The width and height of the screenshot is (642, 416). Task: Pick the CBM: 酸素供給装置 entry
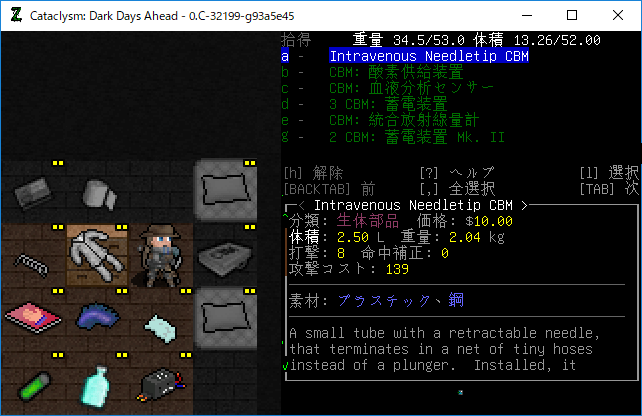395,73
